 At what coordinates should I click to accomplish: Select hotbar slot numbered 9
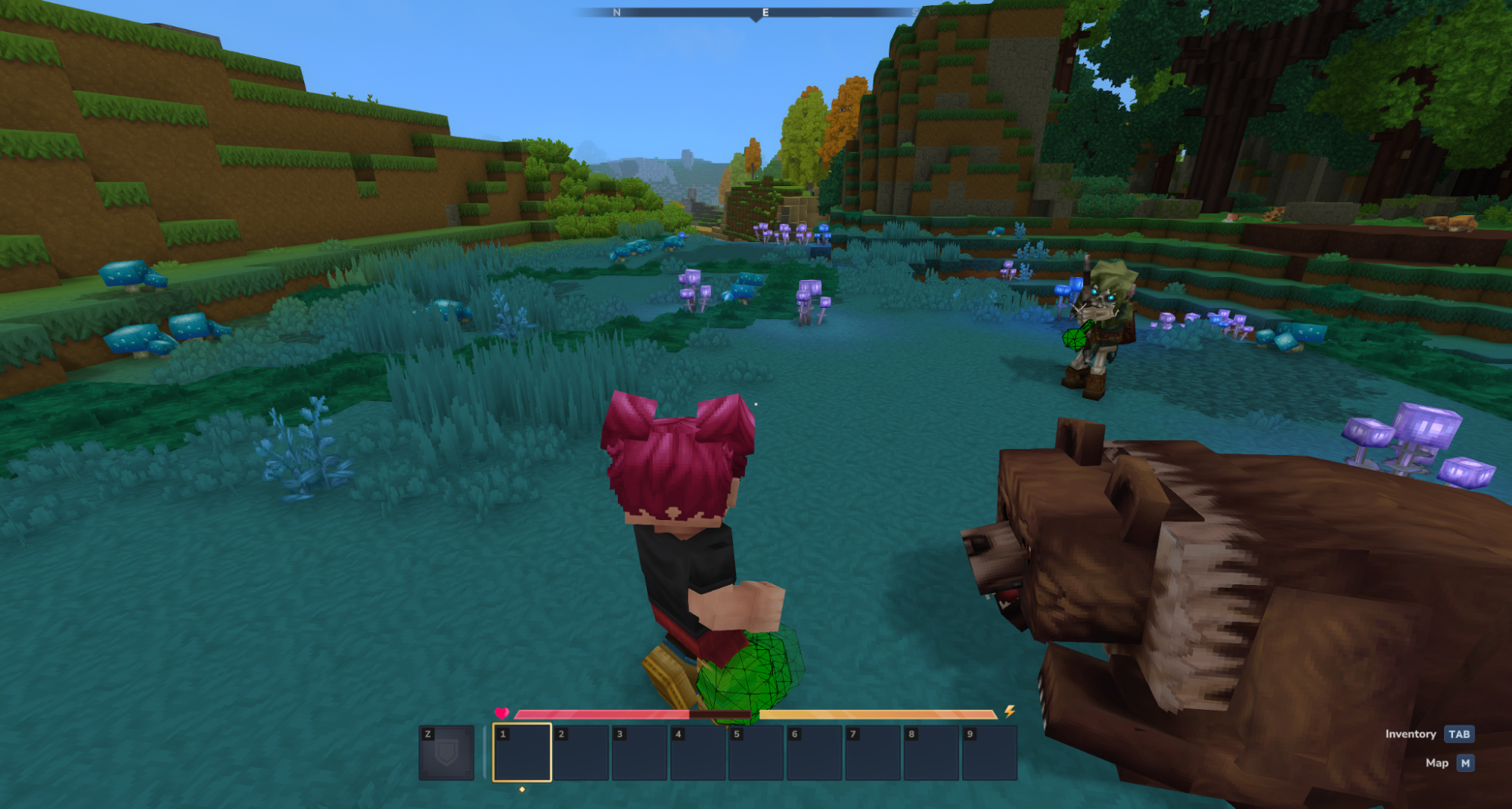click(x=989, y=752)
